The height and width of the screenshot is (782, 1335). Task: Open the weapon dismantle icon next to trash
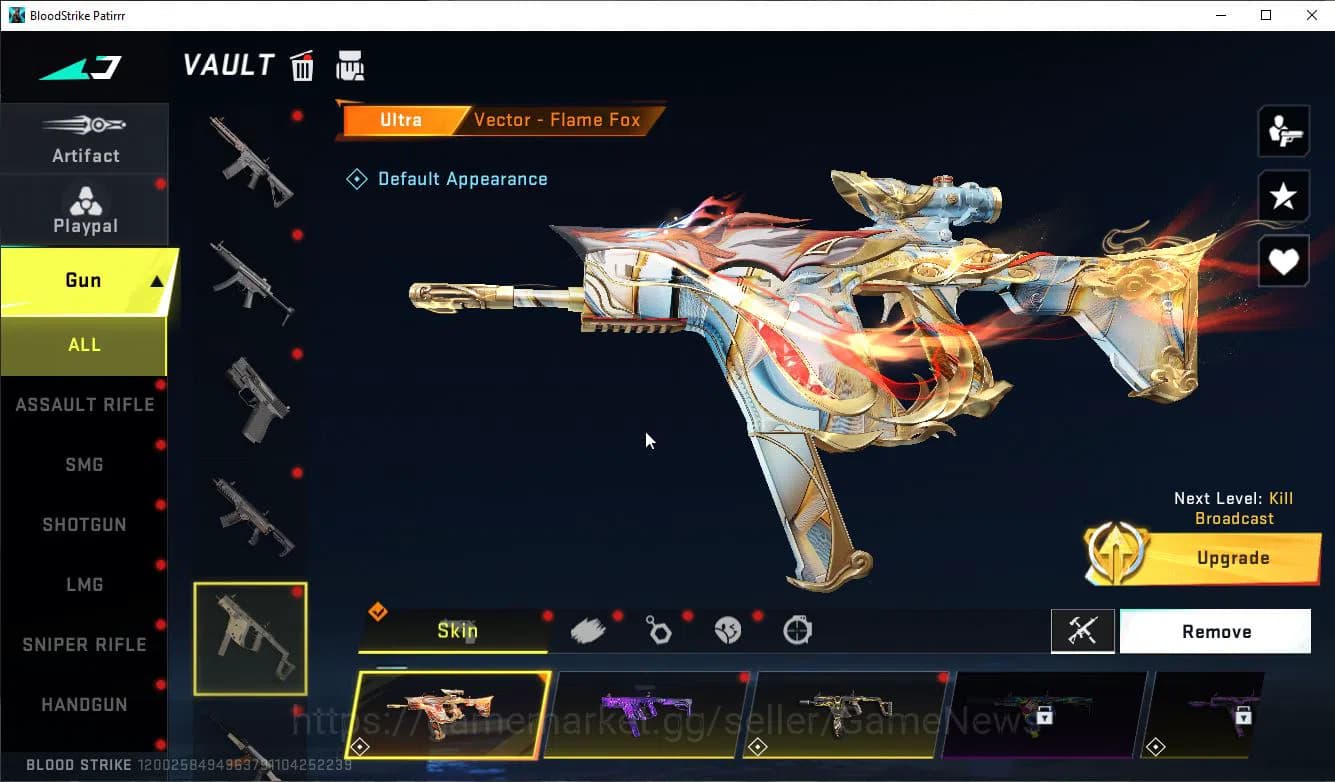pyautogui.click(x=350, y=64)
